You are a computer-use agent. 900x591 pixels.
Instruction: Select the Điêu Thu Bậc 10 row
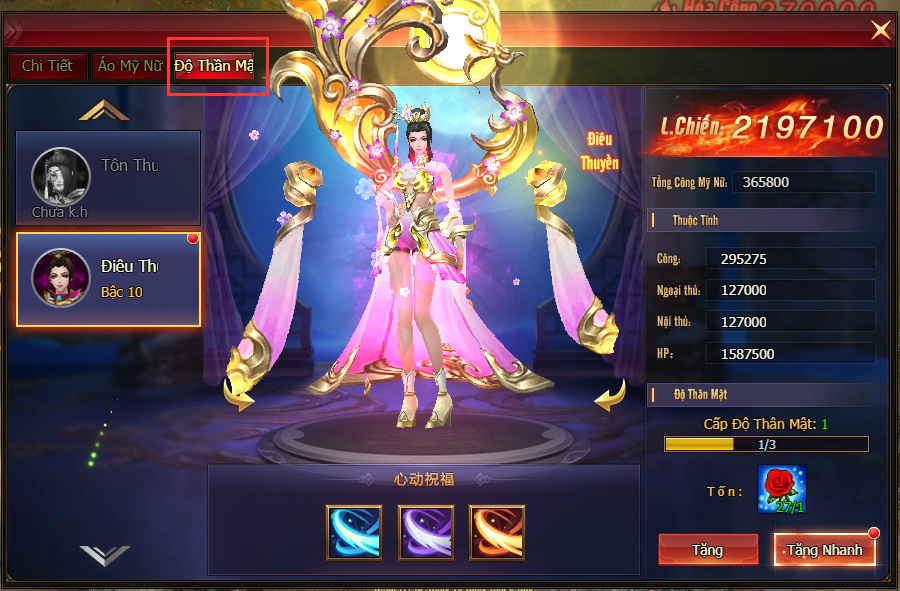108,279
